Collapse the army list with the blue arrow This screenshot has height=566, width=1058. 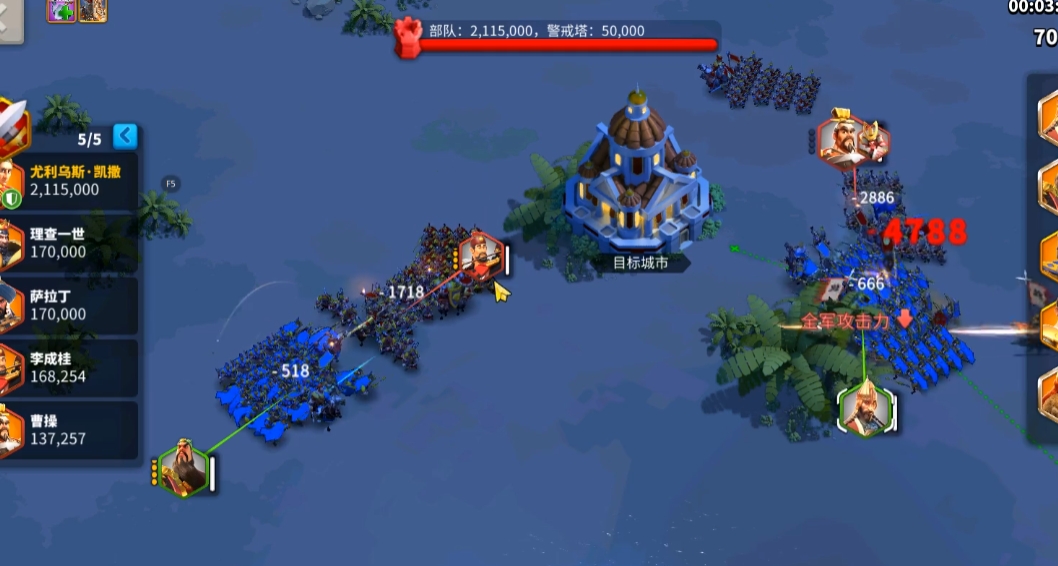pos(125,135)
